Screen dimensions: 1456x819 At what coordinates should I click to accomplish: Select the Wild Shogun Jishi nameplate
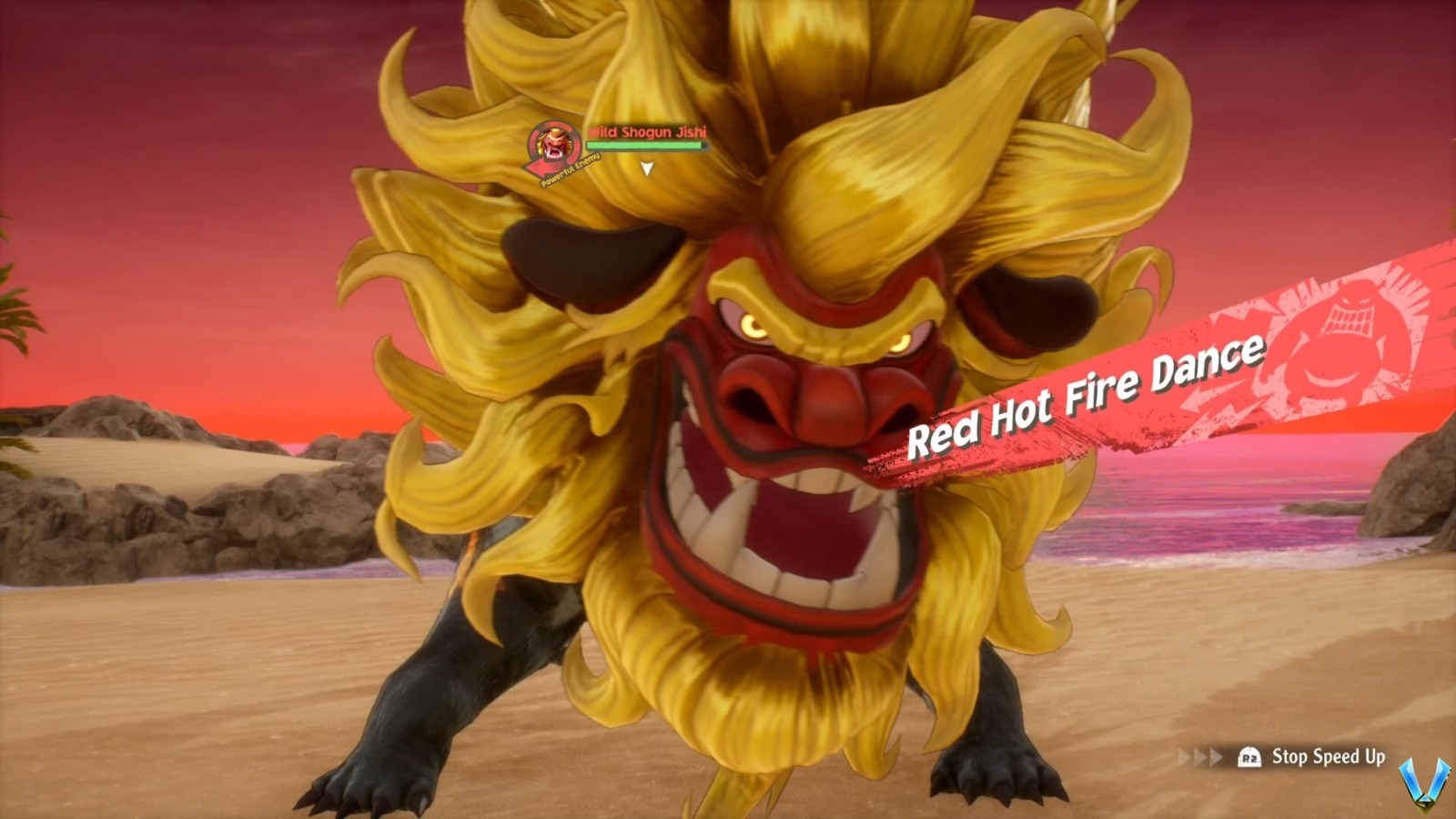pos(648,131)
